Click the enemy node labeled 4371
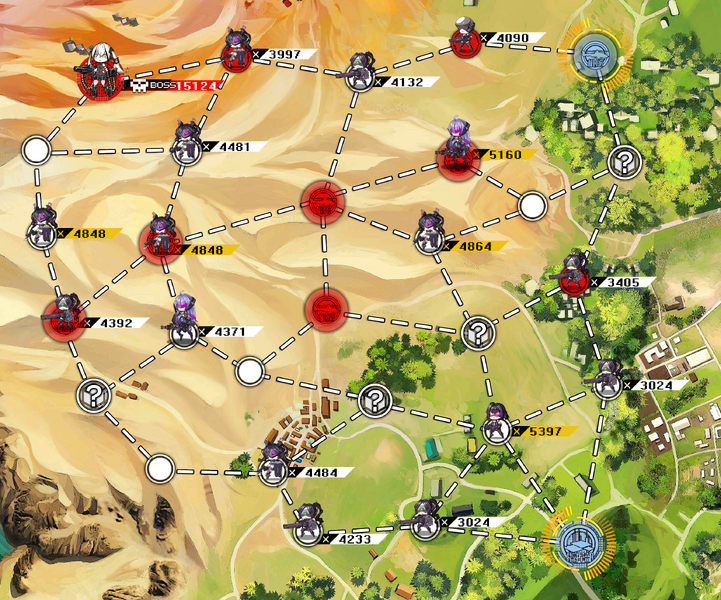The width and height of the screenshot is (721, 600). coord(183,327)
